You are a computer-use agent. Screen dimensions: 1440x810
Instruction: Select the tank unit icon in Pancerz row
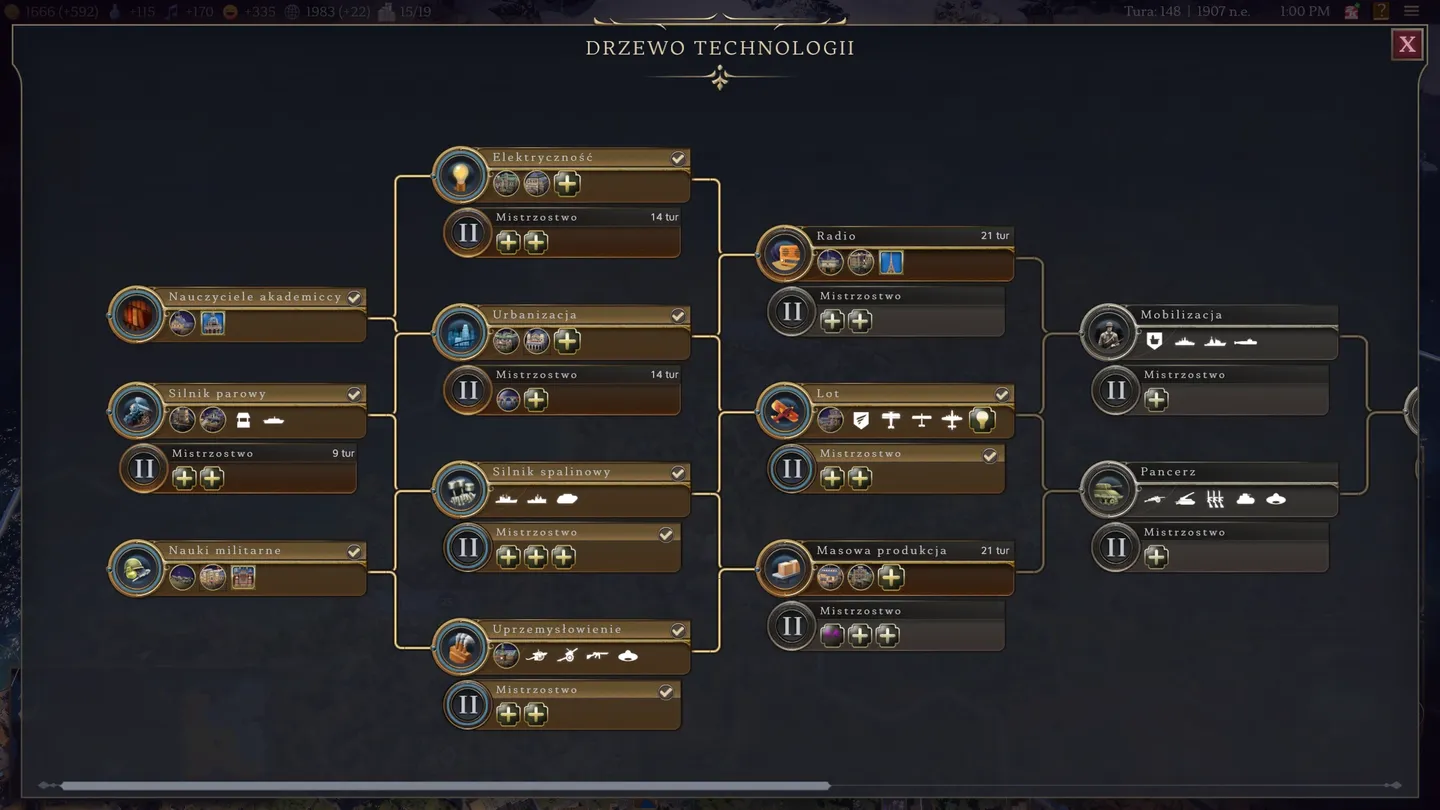pos(1246,498)
